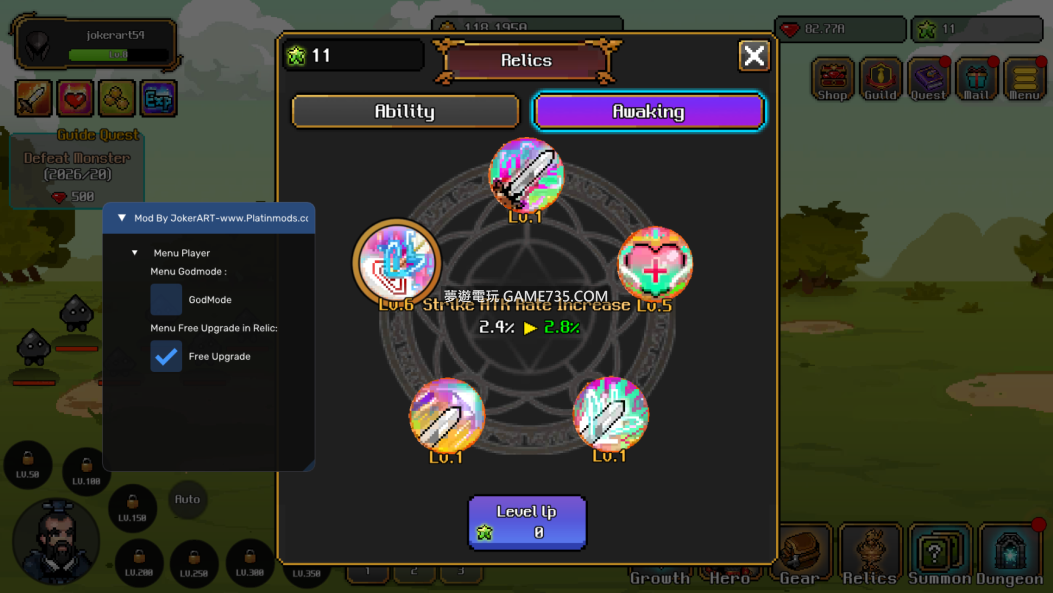This screenshot has width=1053, height=593.
Task: Toggle the Auto skill button
Action: point(187,499)
